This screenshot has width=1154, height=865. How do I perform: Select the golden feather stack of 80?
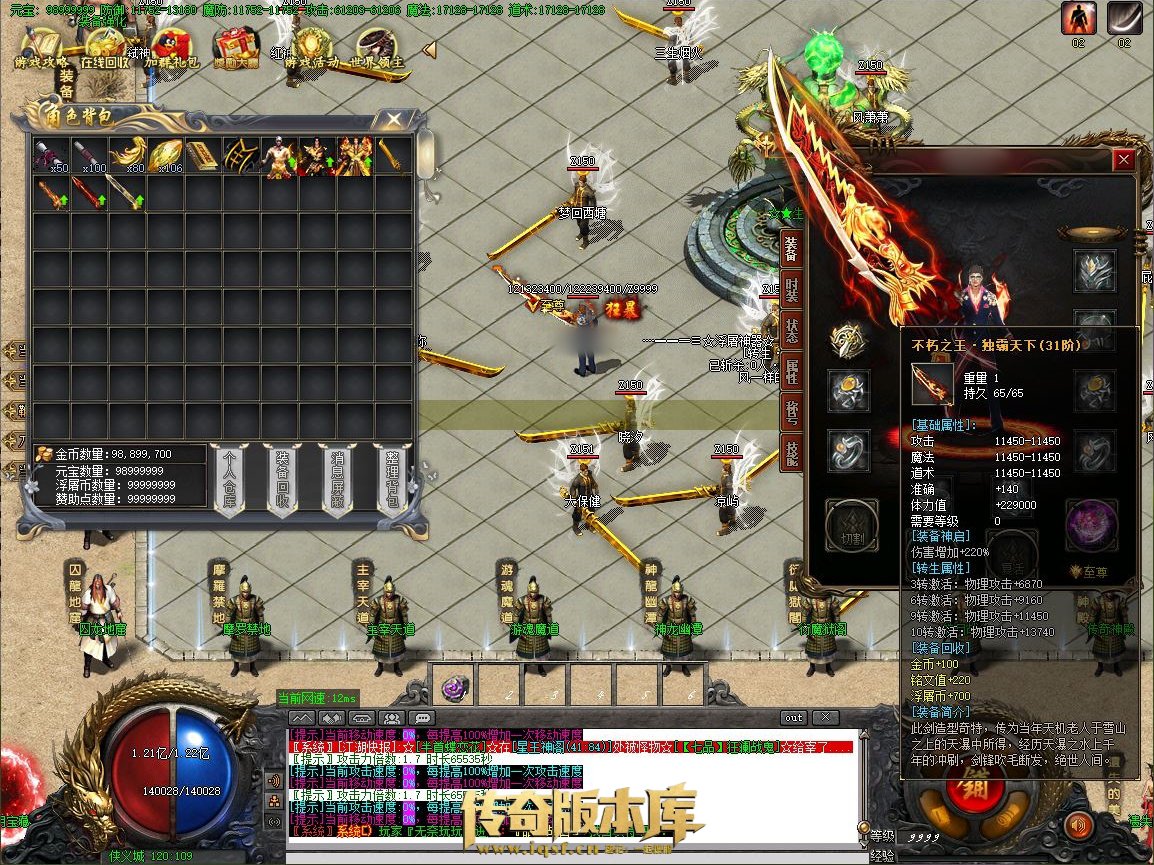pos(127,155)
